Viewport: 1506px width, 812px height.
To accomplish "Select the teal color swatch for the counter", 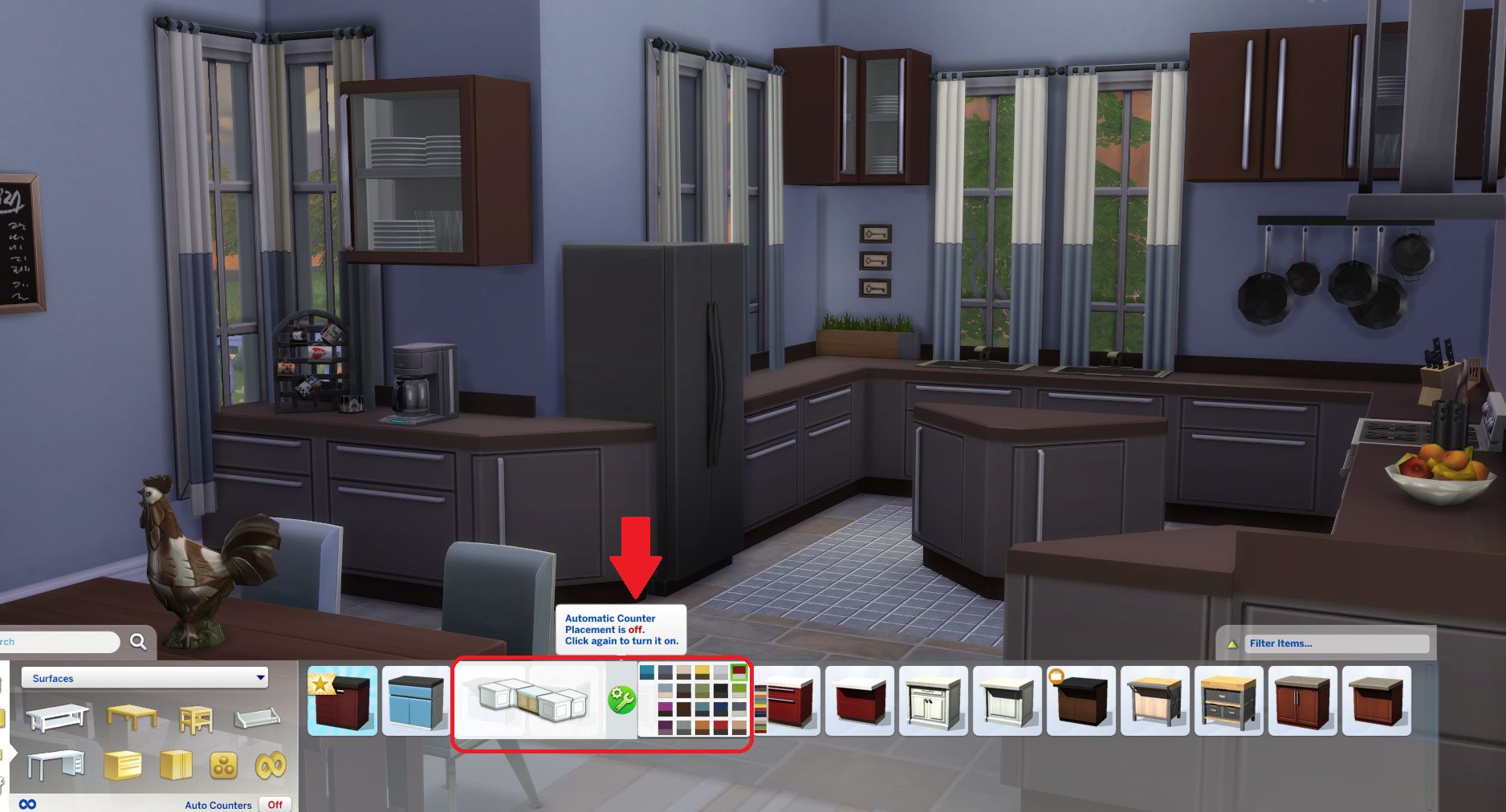I will click(x=646, y=672).
